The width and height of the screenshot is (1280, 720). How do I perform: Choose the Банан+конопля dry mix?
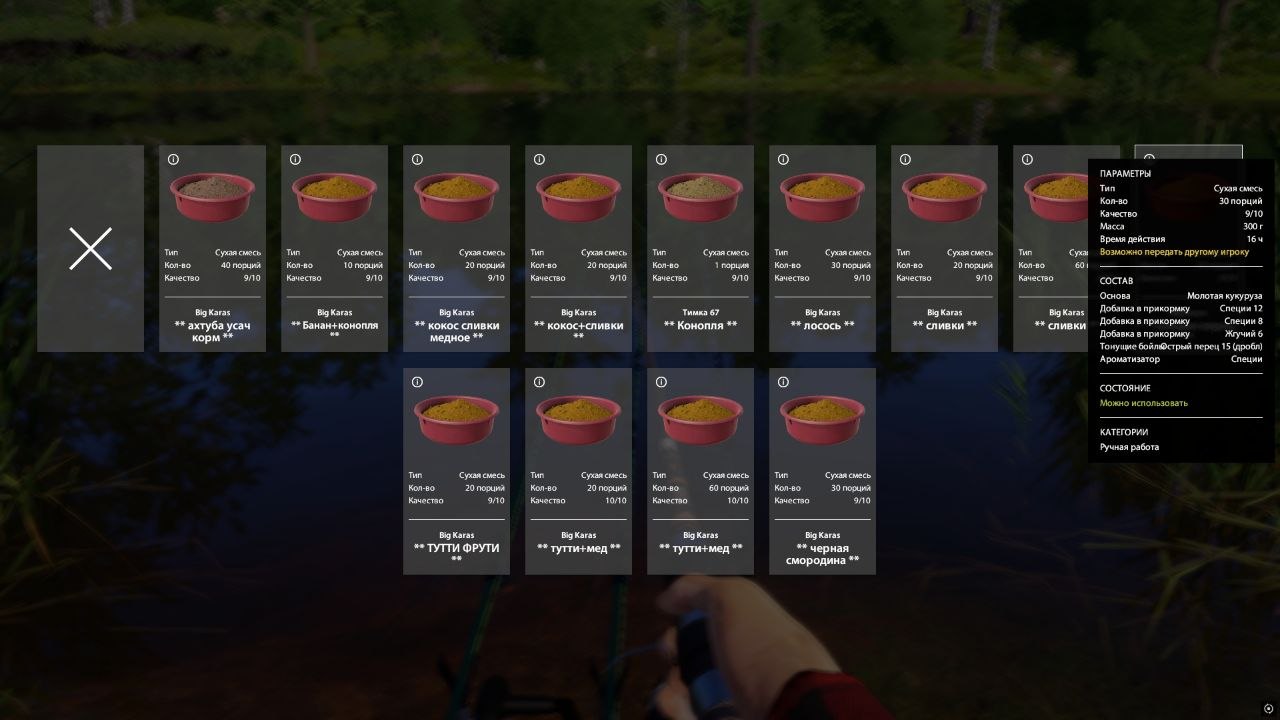pyautogui.click(x=334, y=248)
